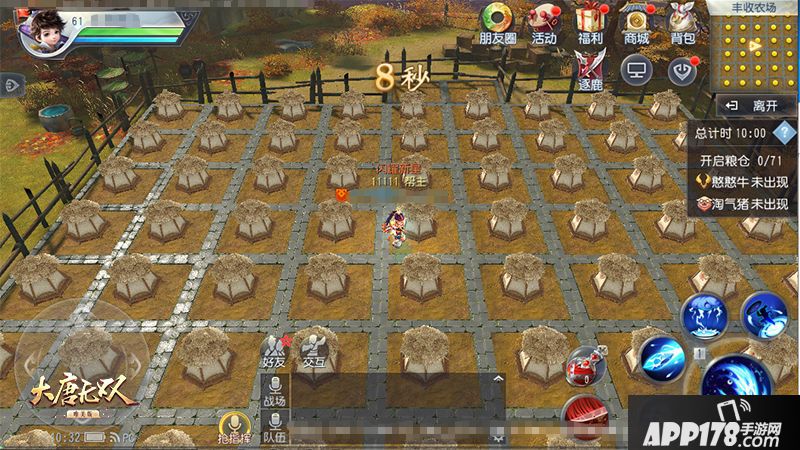
Task: Click the monitor screen icon button
Action: [635, 68]
